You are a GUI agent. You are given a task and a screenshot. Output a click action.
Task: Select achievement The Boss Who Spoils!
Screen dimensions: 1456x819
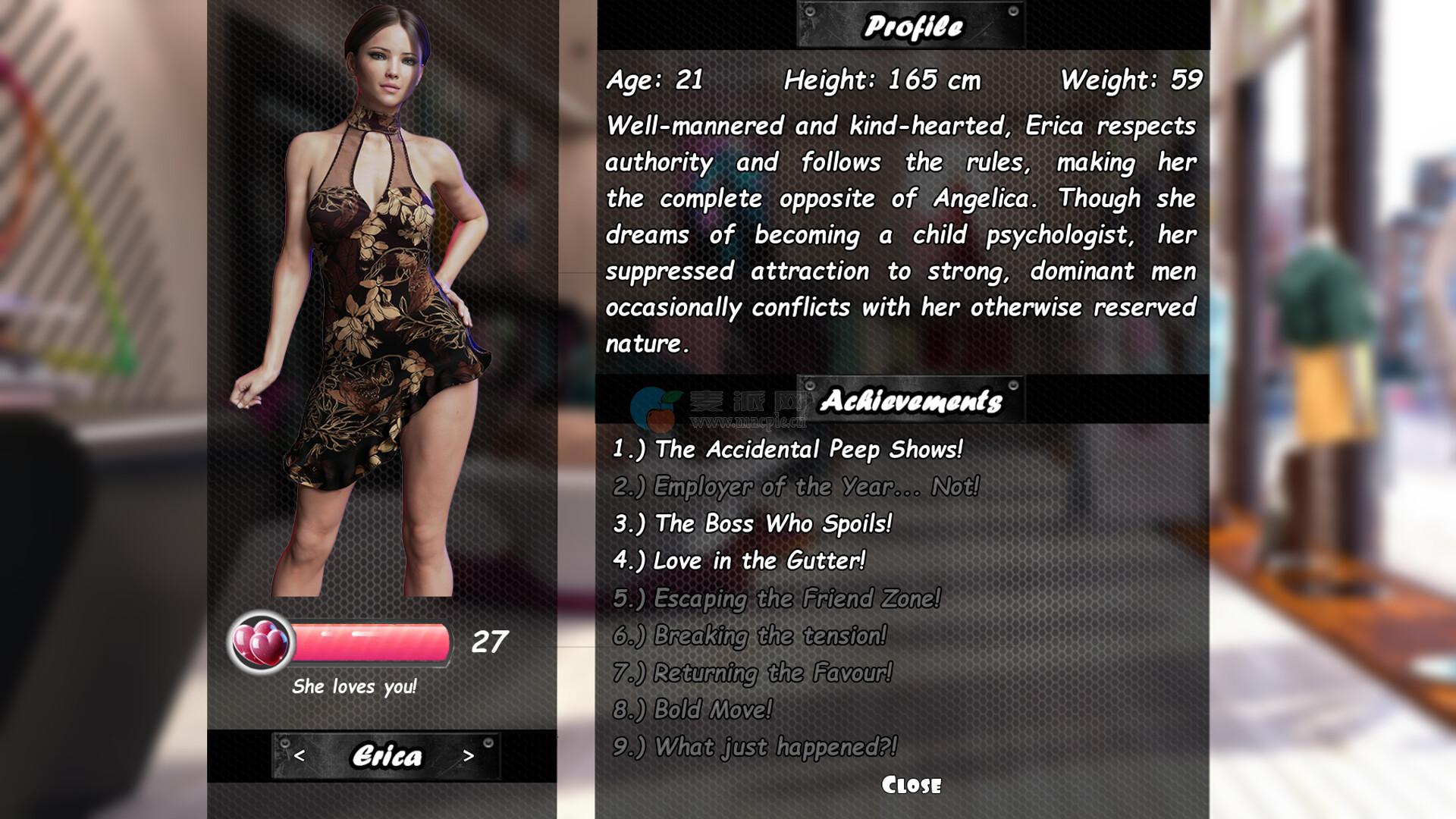[752, 523]
